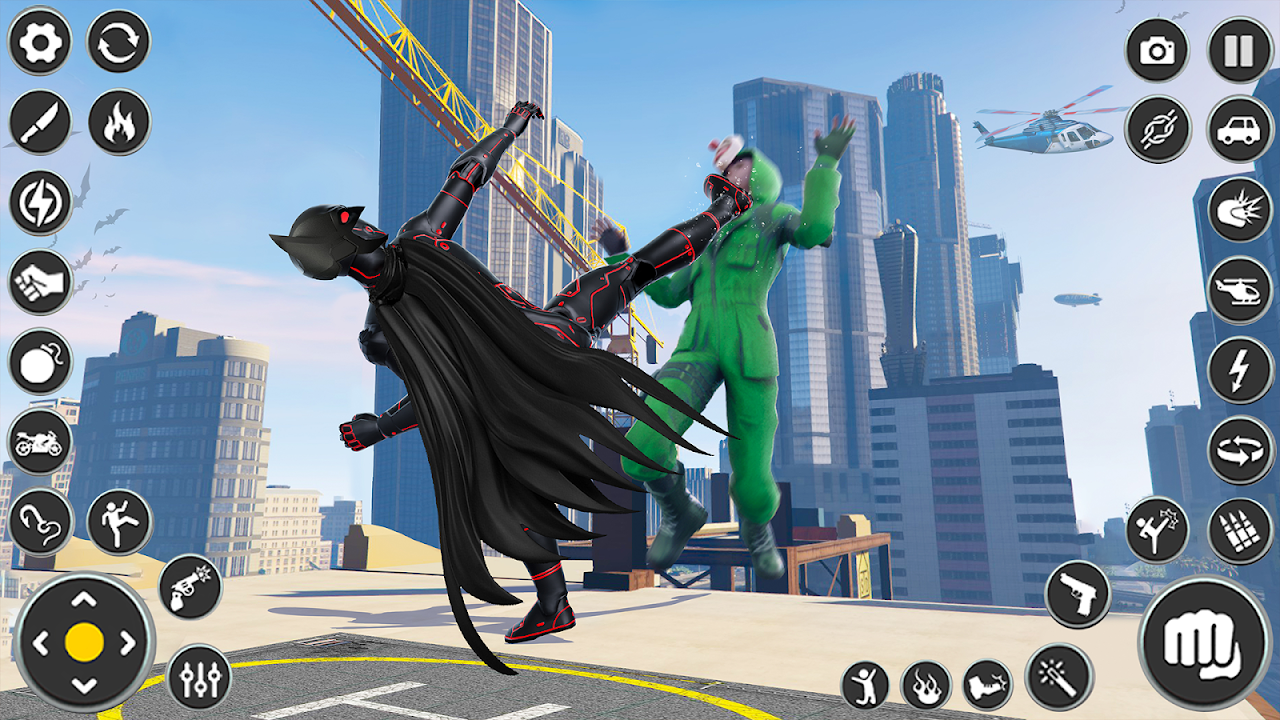
Task: Use the magic wand ability
Action: click(x=1058, y=676)
